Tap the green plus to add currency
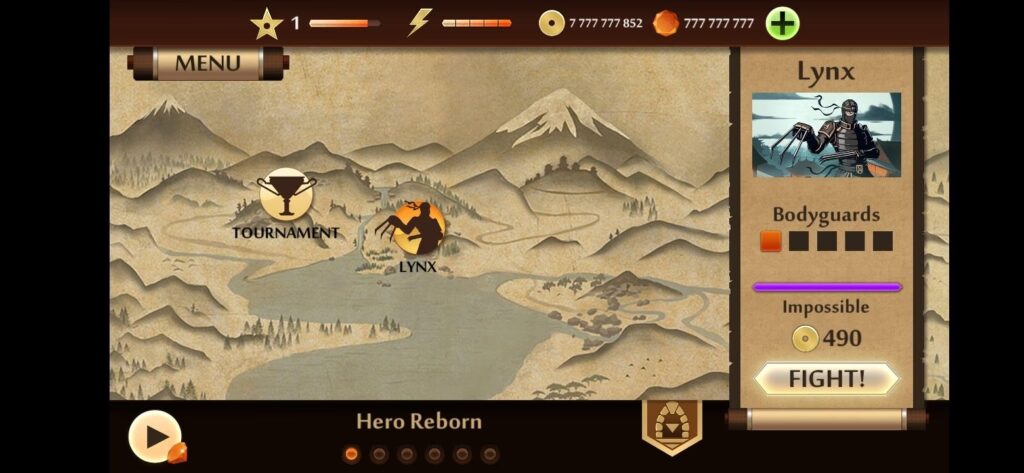This screenshot has height=473, width=1024. pyautogui.click(x=783, y=23)
